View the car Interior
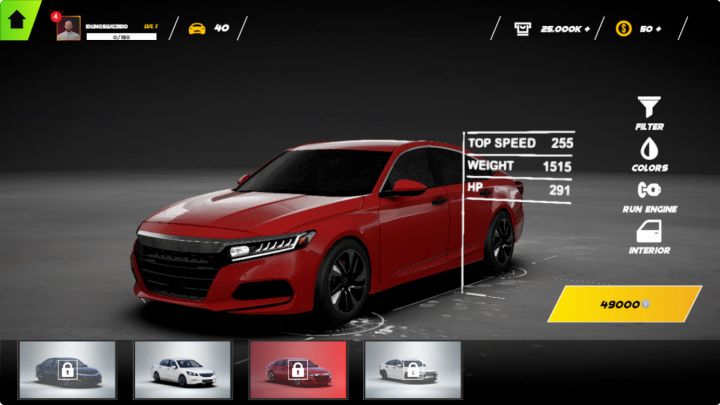 point(650,235)
